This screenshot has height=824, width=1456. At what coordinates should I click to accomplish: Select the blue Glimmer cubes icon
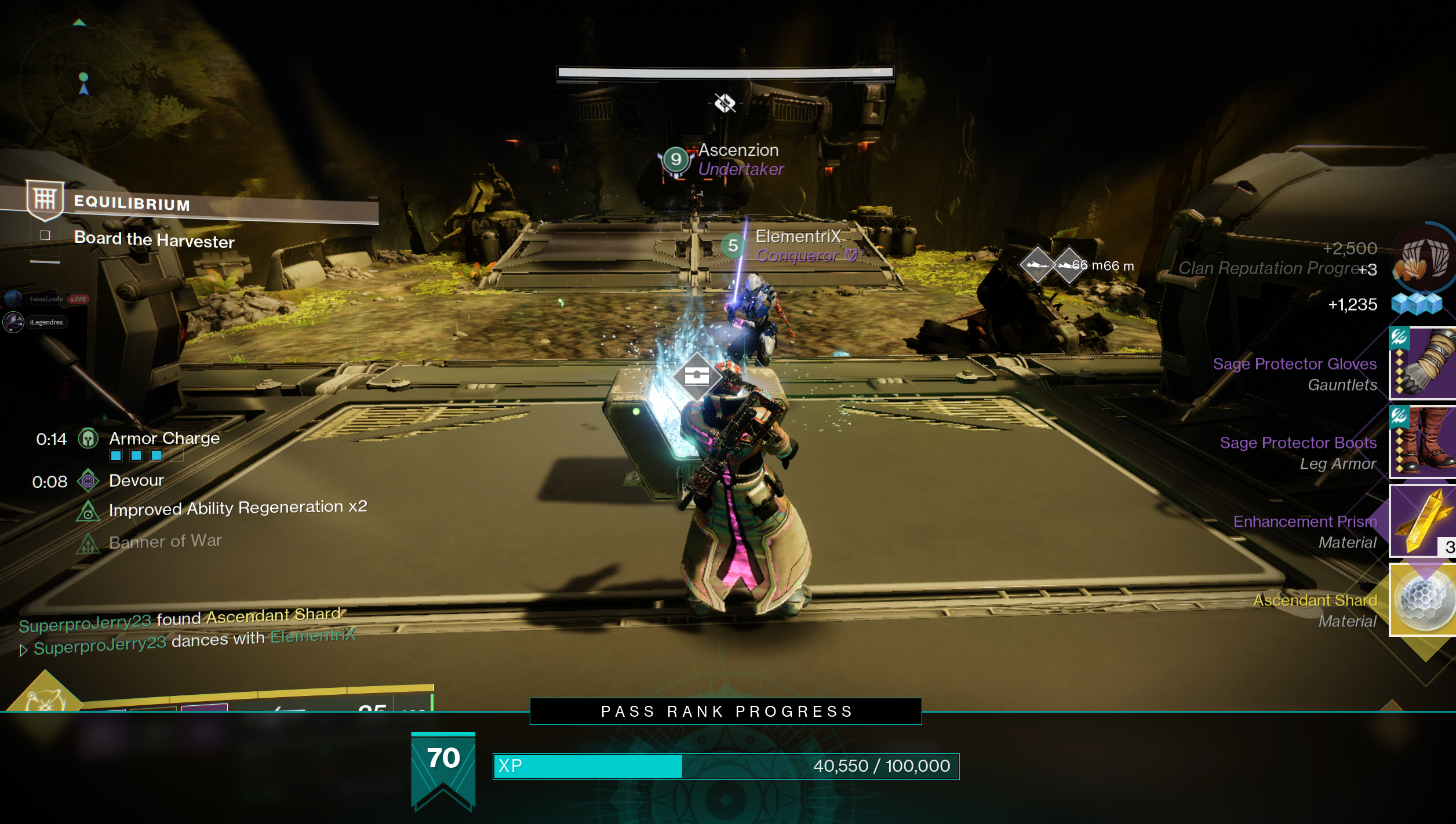(x=1416, y=304)
